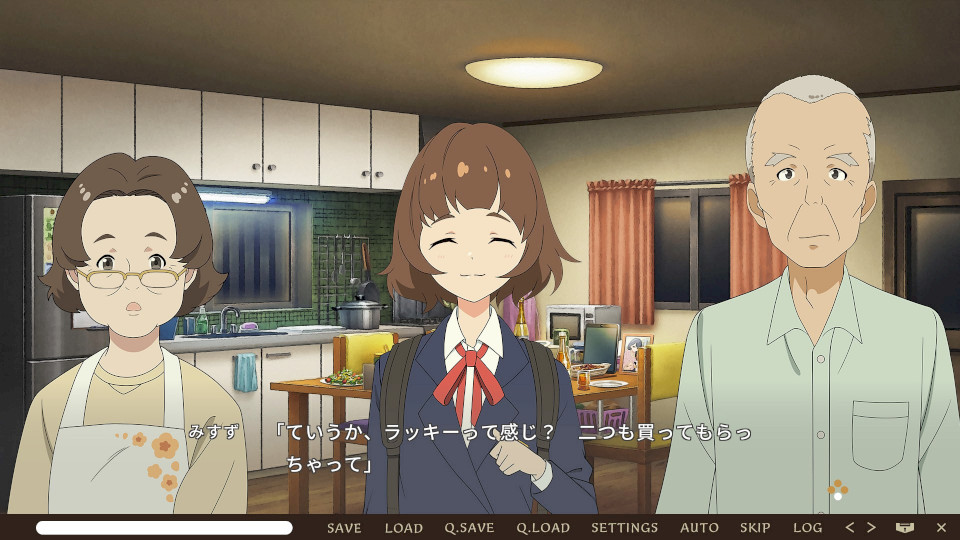Click Q.SAVE to quick save

(x=469, y=528)
